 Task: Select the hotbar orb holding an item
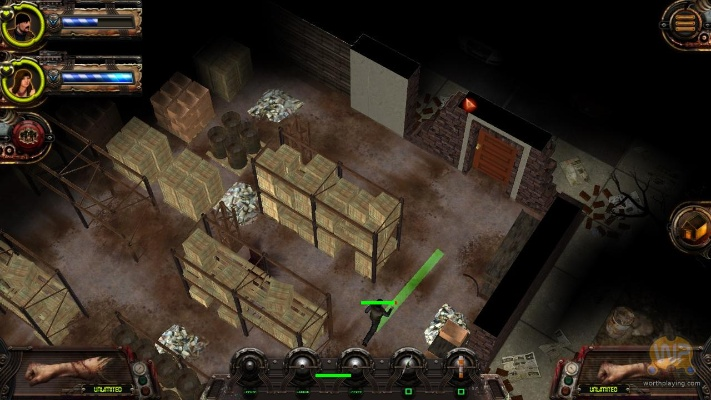(x=460, y=364)
